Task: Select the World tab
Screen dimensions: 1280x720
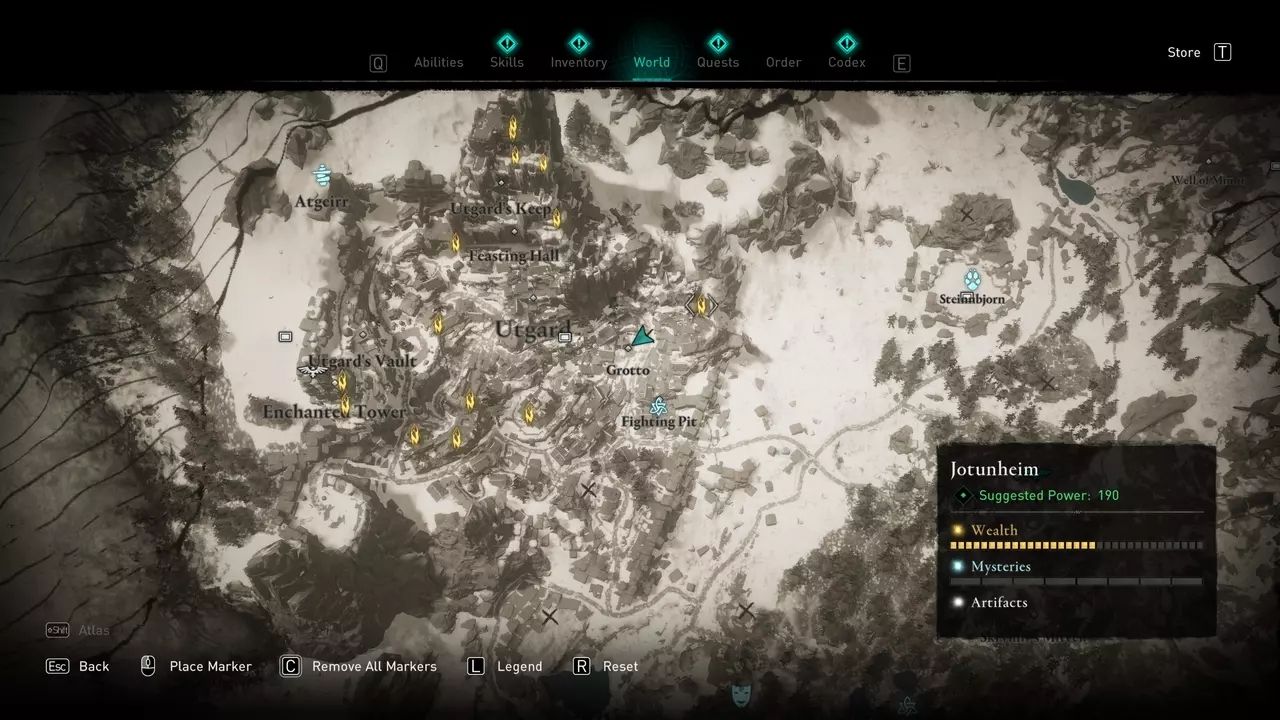Action: tap(651, 62)
